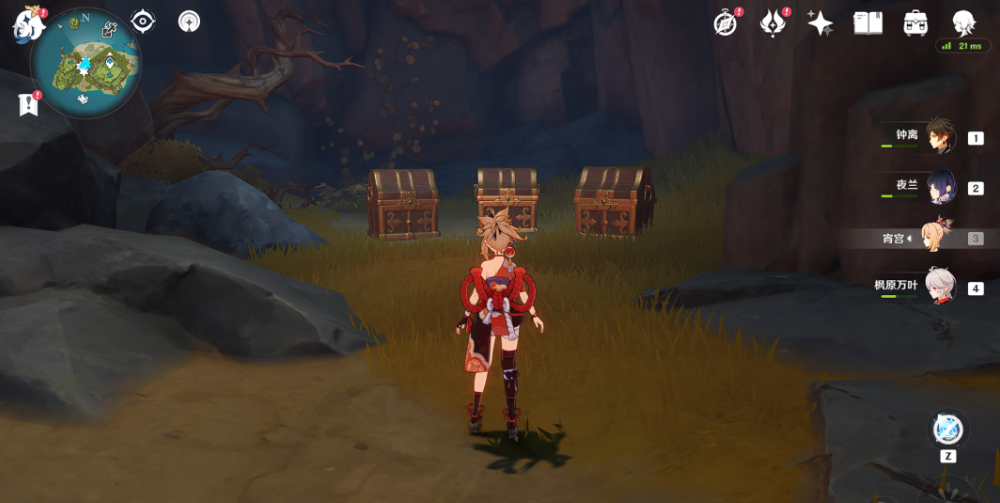1000x503 pixels.
Task: Open the backpack inventory
Action: click(915, 23)
